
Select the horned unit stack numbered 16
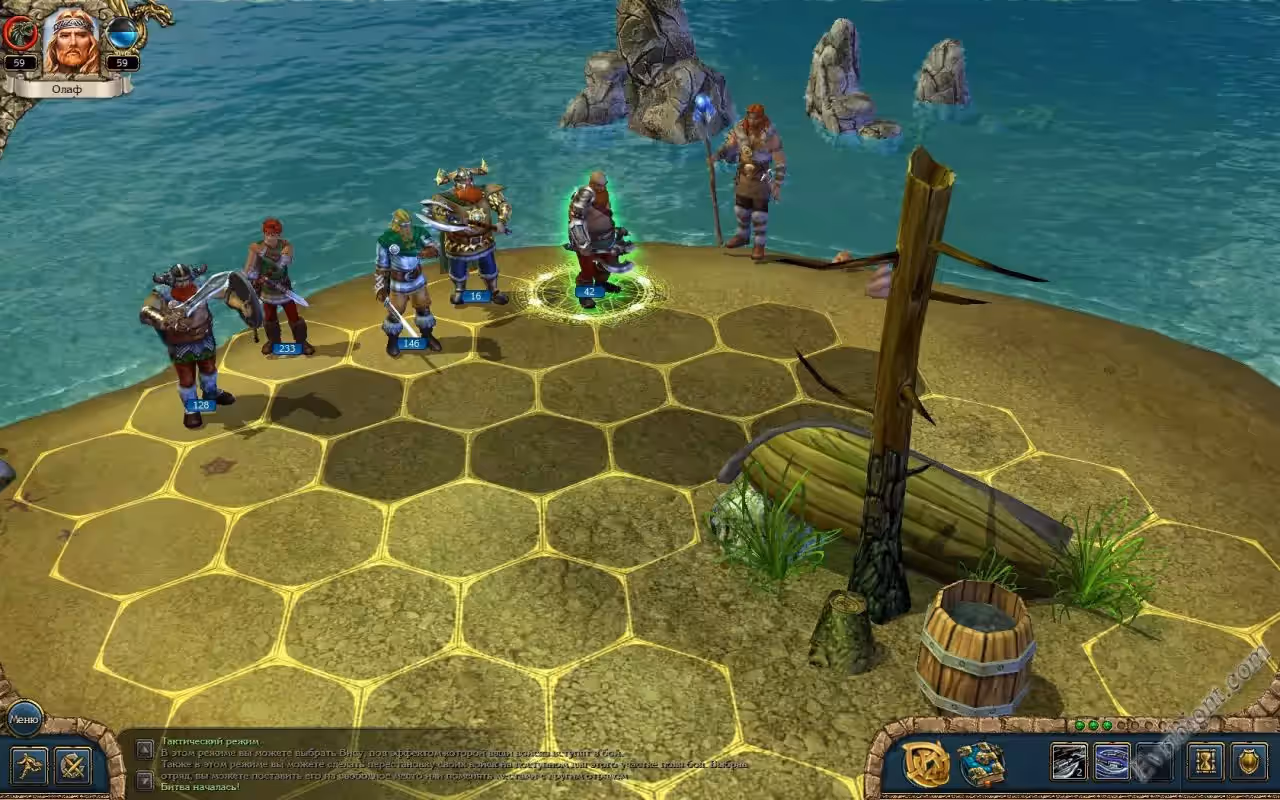pyautogui.click(x=472, y=237)
